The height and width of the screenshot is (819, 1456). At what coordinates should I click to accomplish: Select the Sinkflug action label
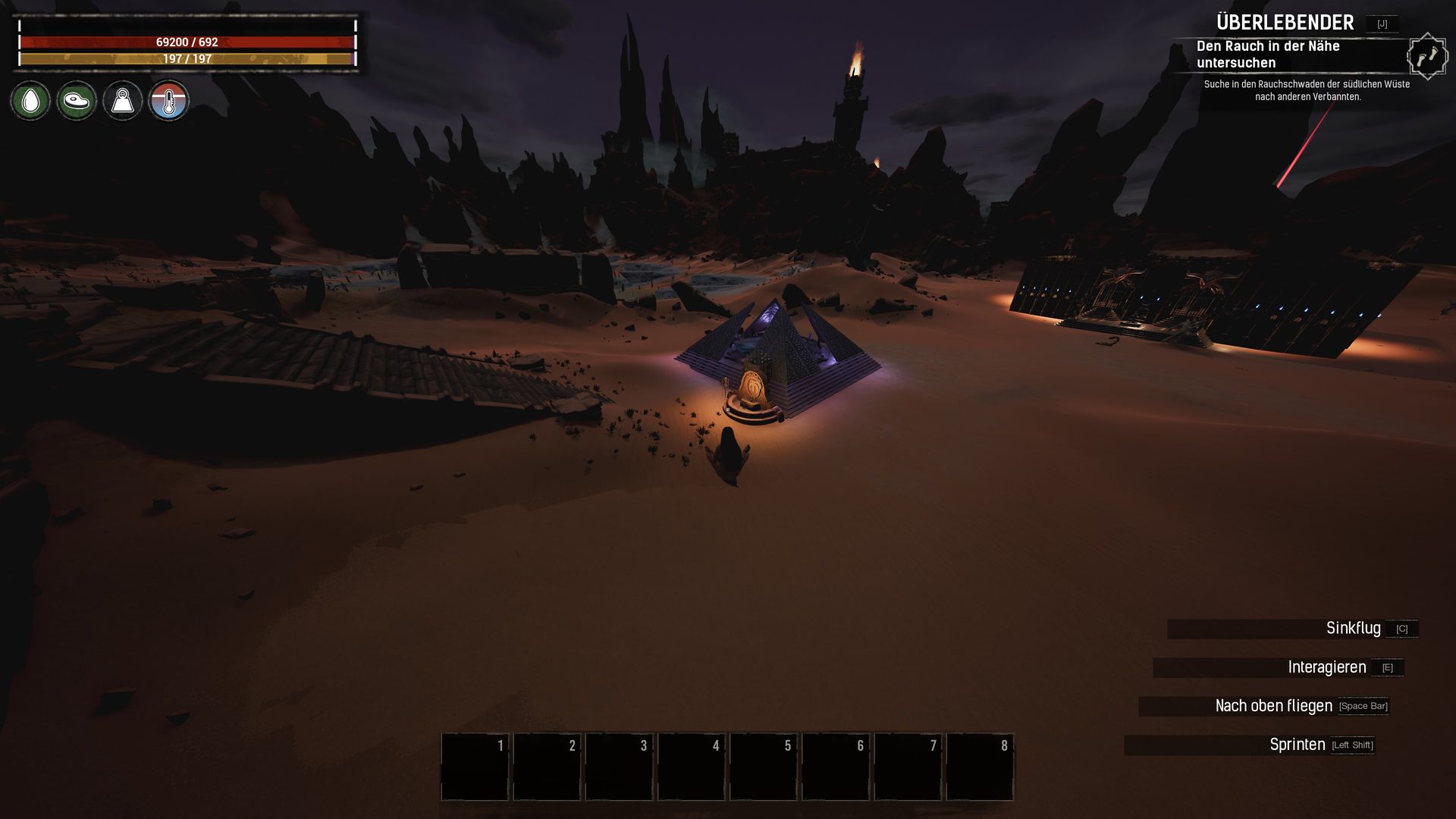pos(1353,629)
